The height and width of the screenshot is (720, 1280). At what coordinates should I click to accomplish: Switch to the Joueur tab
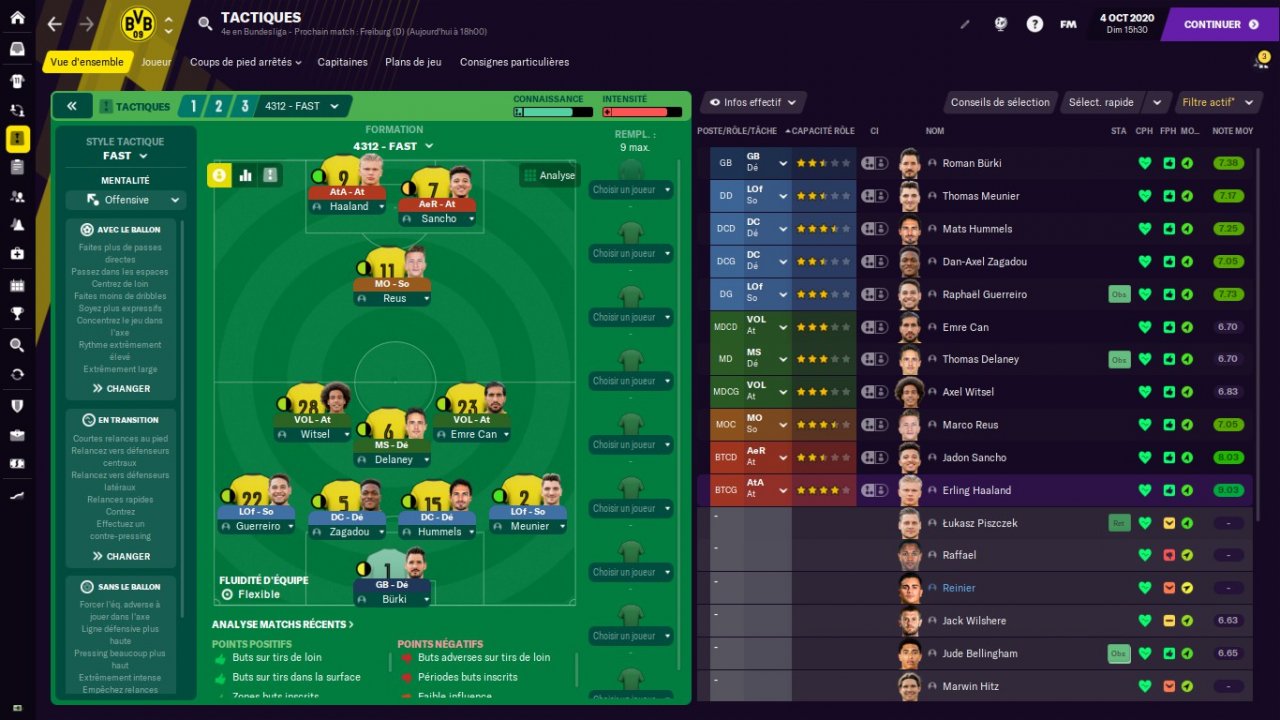156,62
